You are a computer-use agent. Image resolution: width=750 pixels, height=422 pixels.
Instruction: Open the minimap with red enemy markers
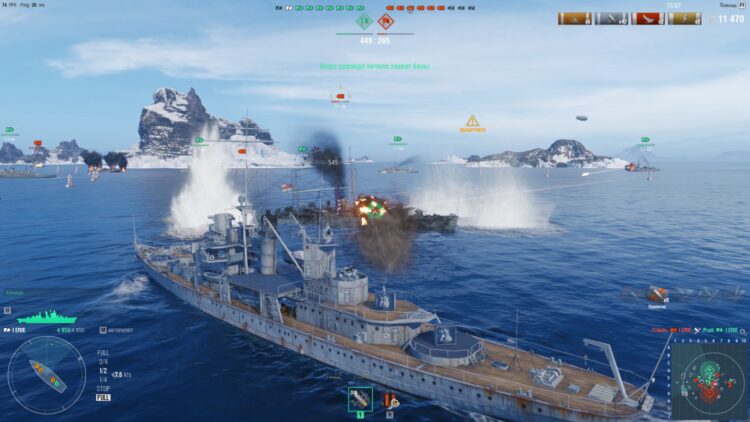[x=709, y=378]
